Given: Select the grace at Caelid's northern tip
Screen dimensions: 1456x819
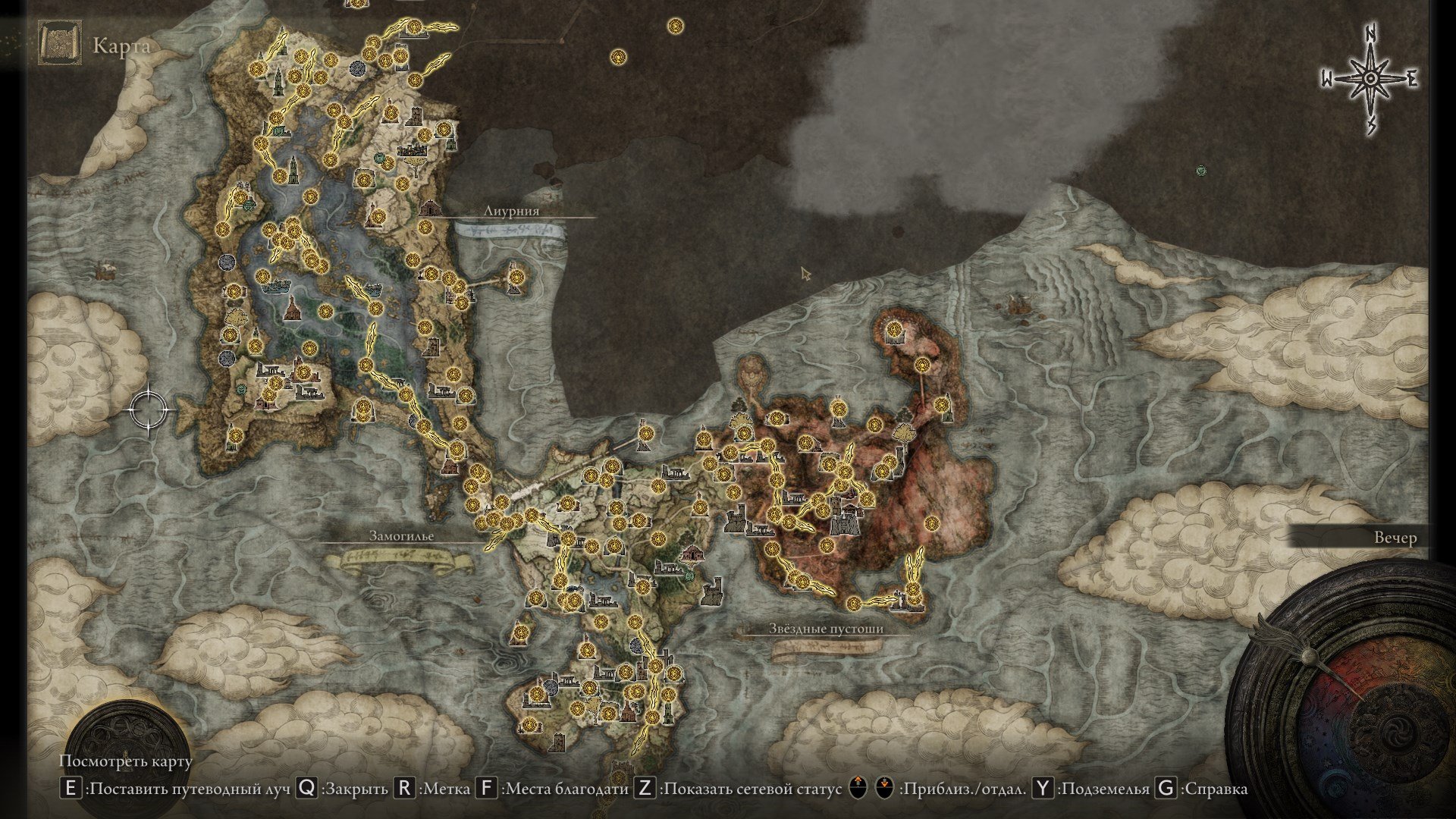Looking at the screenshot, I should pyautogui.click(x=895, y=330).
